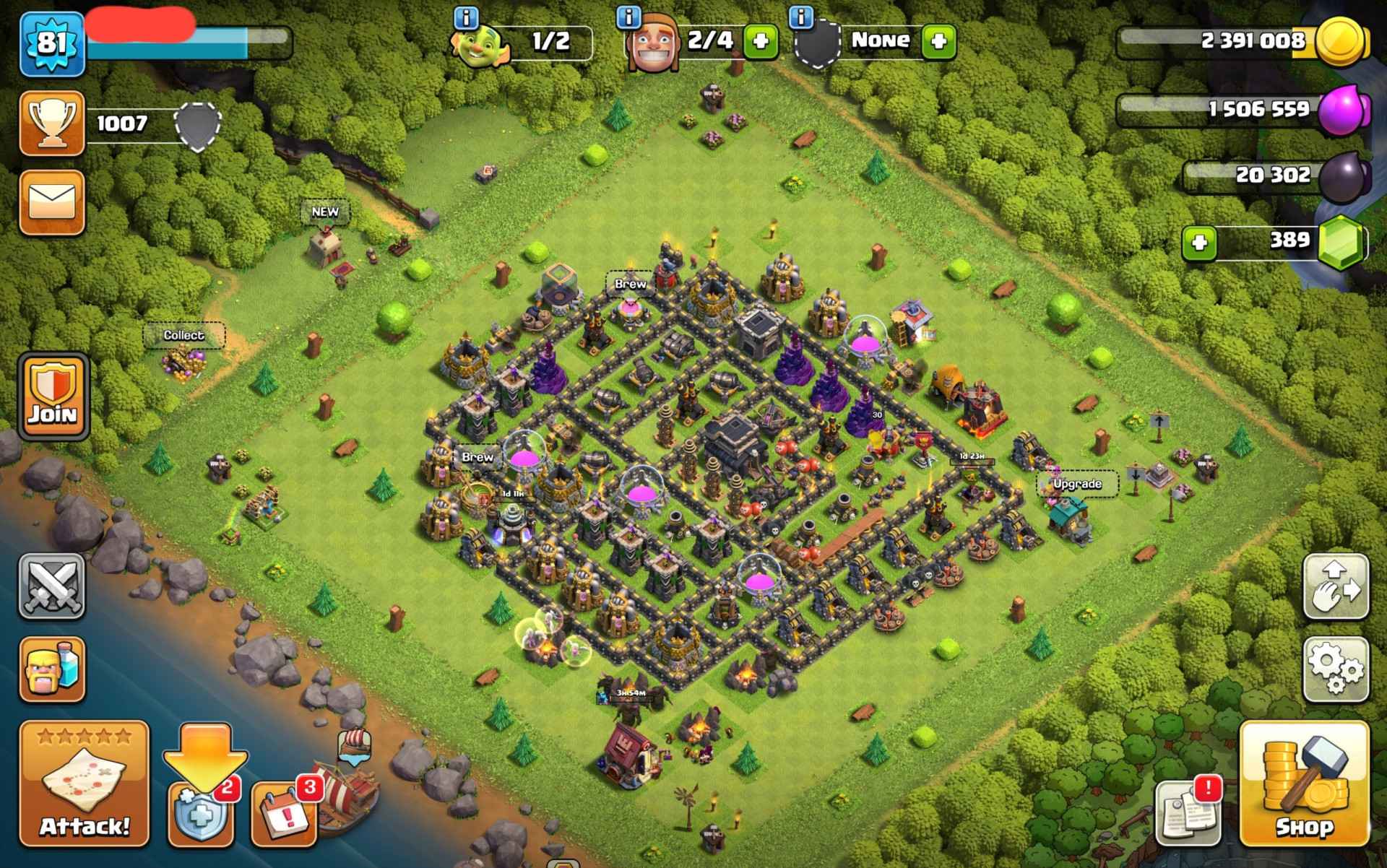Viewport: 1387px width, 868px height.
Task: Open the Shop menu
Action: click(x=1304, y=784)
